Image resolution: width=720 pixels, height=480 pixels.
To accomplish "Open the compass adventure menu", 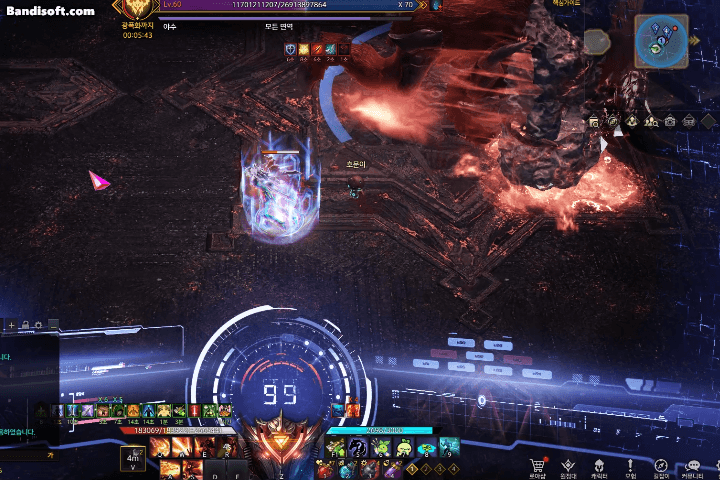I will [660, 465].
